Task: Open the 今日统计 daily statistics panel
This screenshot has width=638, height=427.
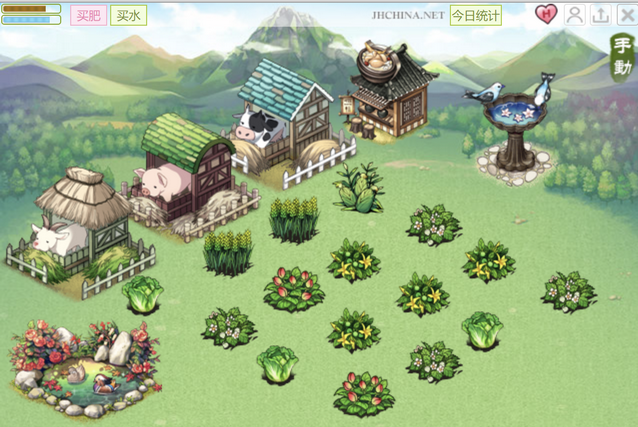Action: pos(475,15)
